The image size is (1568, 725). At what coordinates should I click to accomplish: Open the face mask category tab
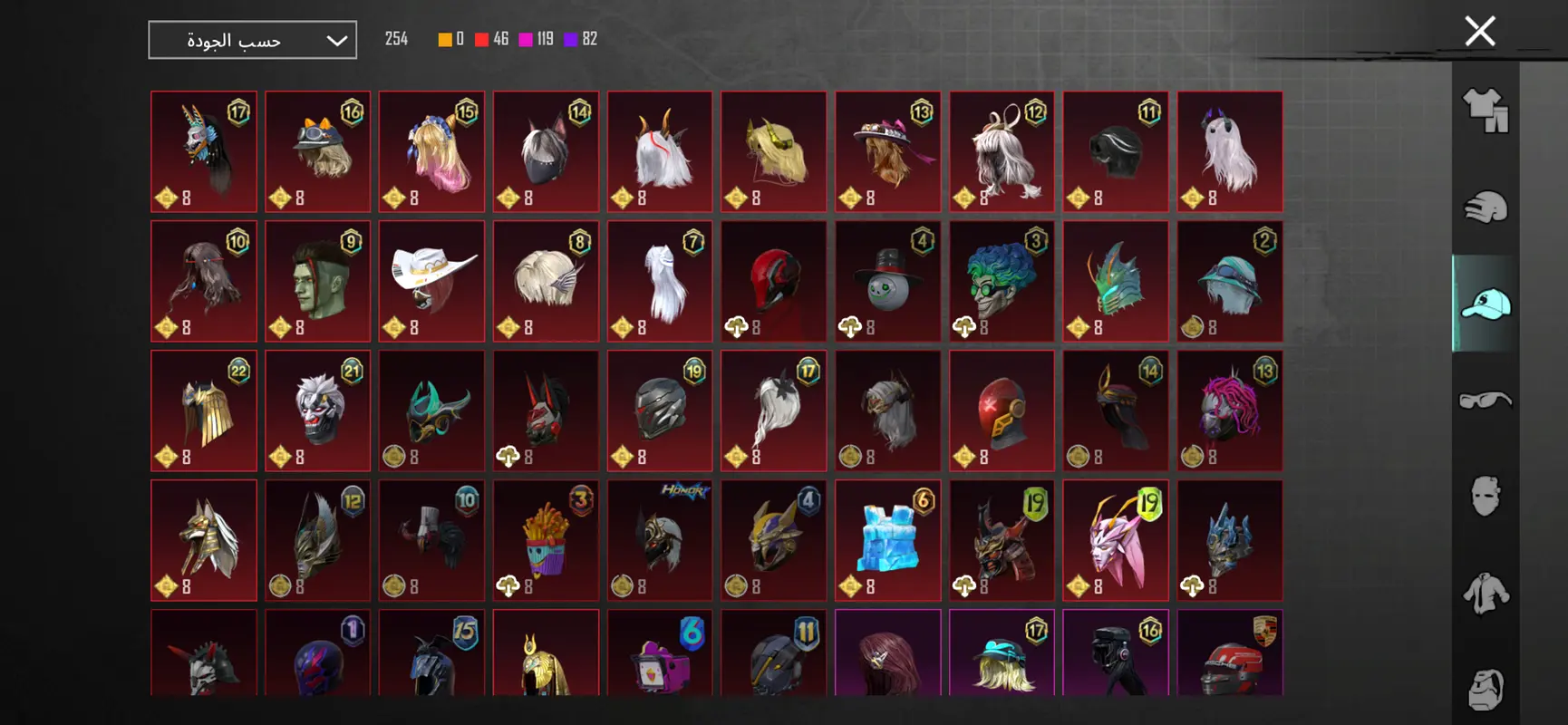tap(1486, 496)
